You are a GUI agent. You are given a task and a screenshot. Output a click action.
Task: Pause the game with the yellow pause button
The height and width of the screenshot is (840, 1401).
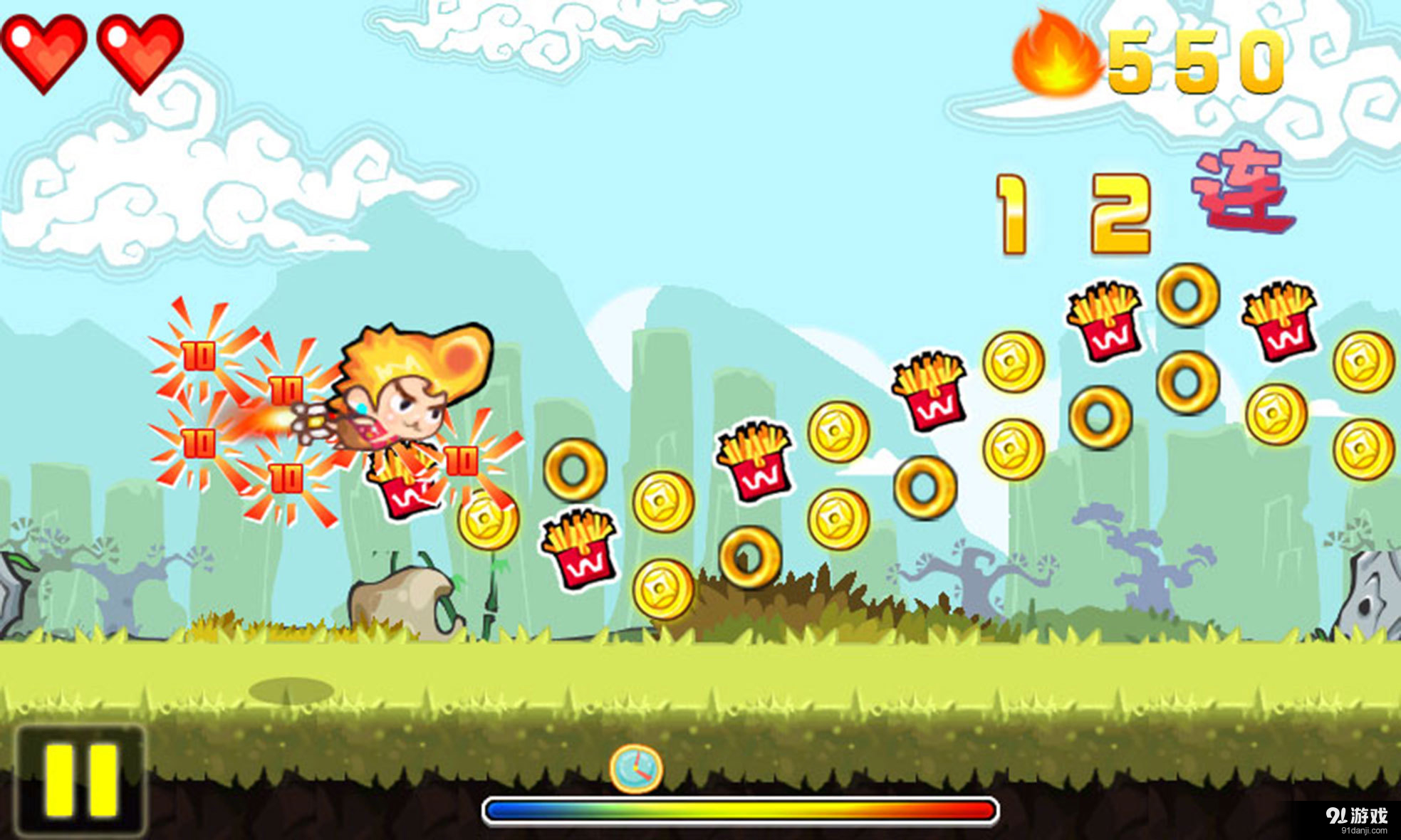click(80, 780)
